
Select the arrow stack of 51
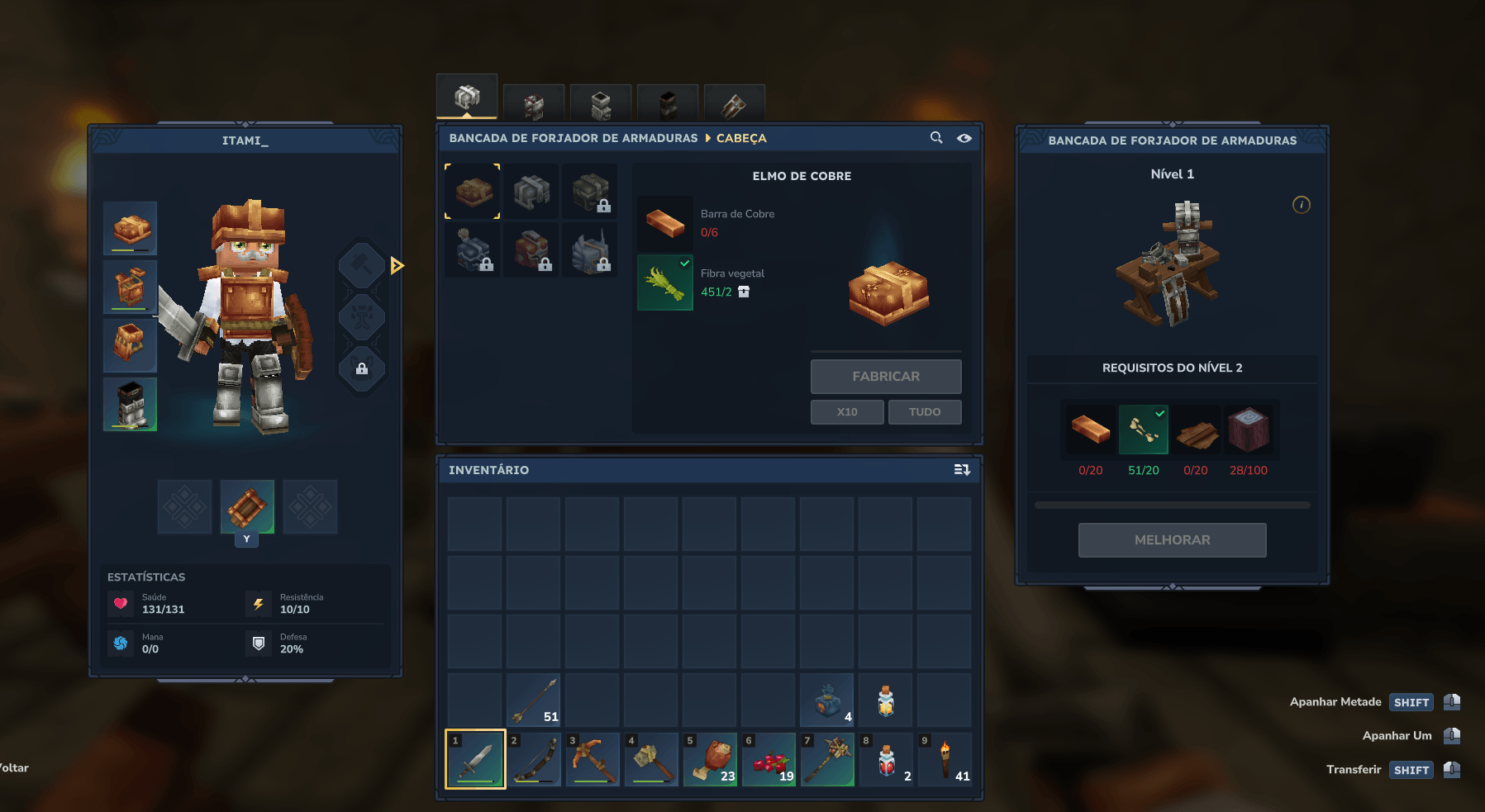(534, 700)
